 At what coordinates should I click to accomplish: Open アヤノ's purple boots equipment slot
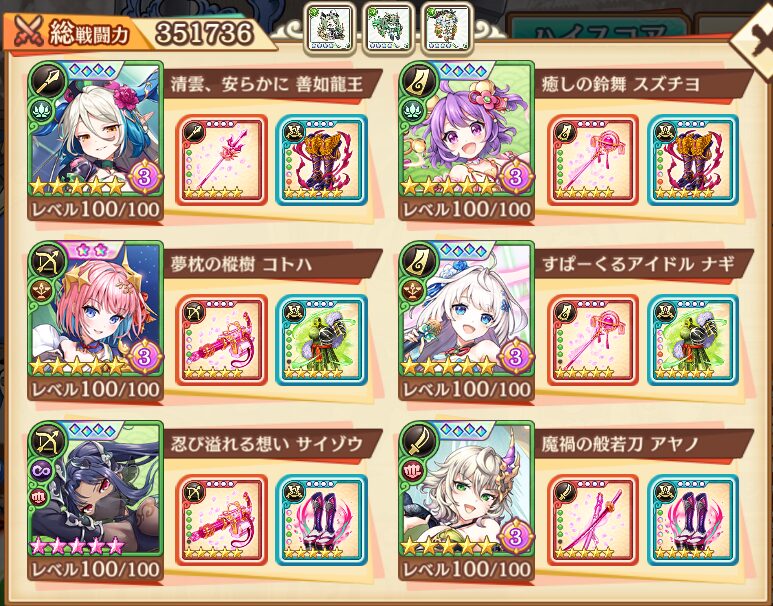(692, 518)
